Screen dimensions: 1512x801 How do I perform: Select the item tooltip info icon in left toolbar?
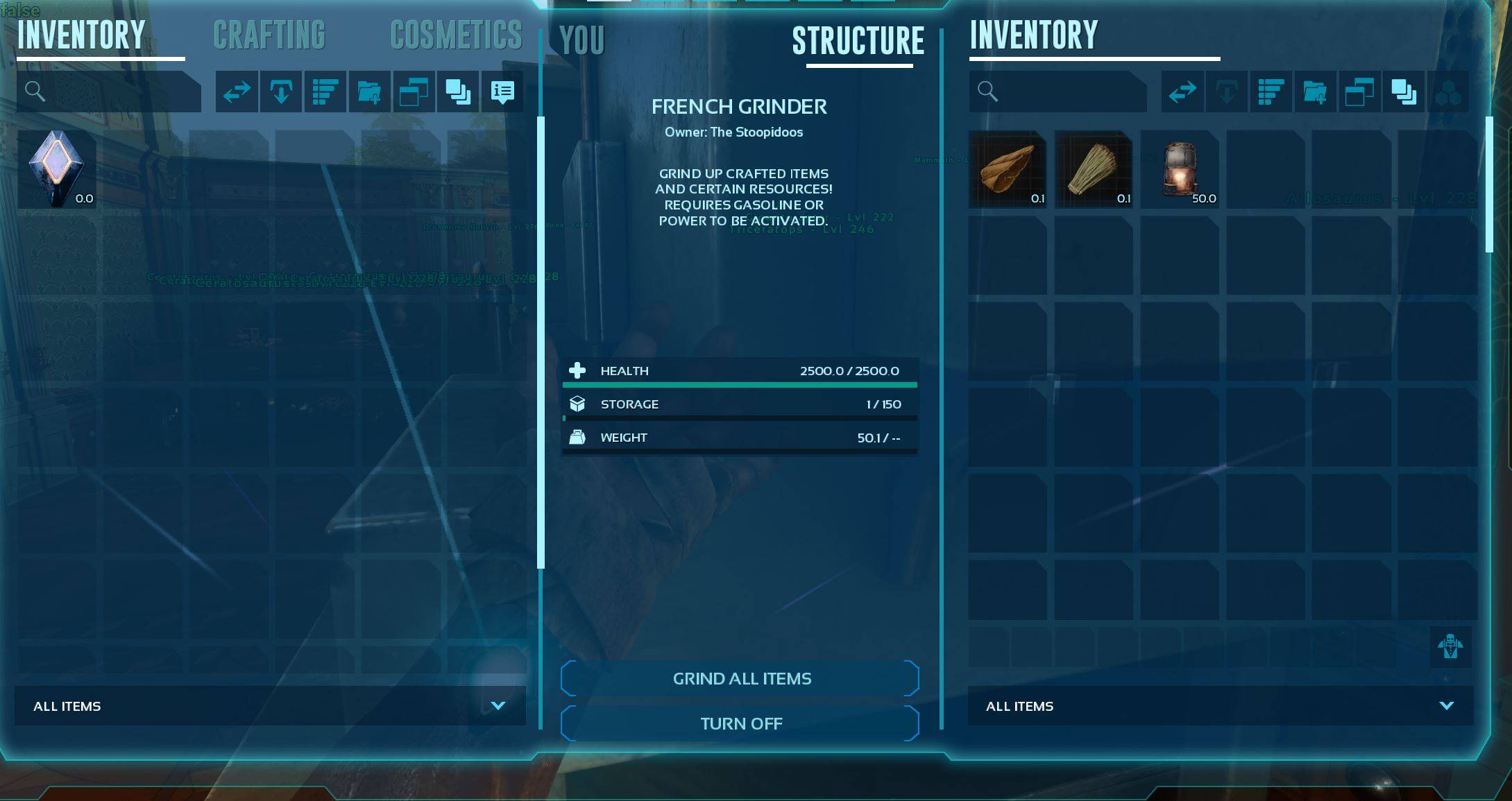pos(502,91)
